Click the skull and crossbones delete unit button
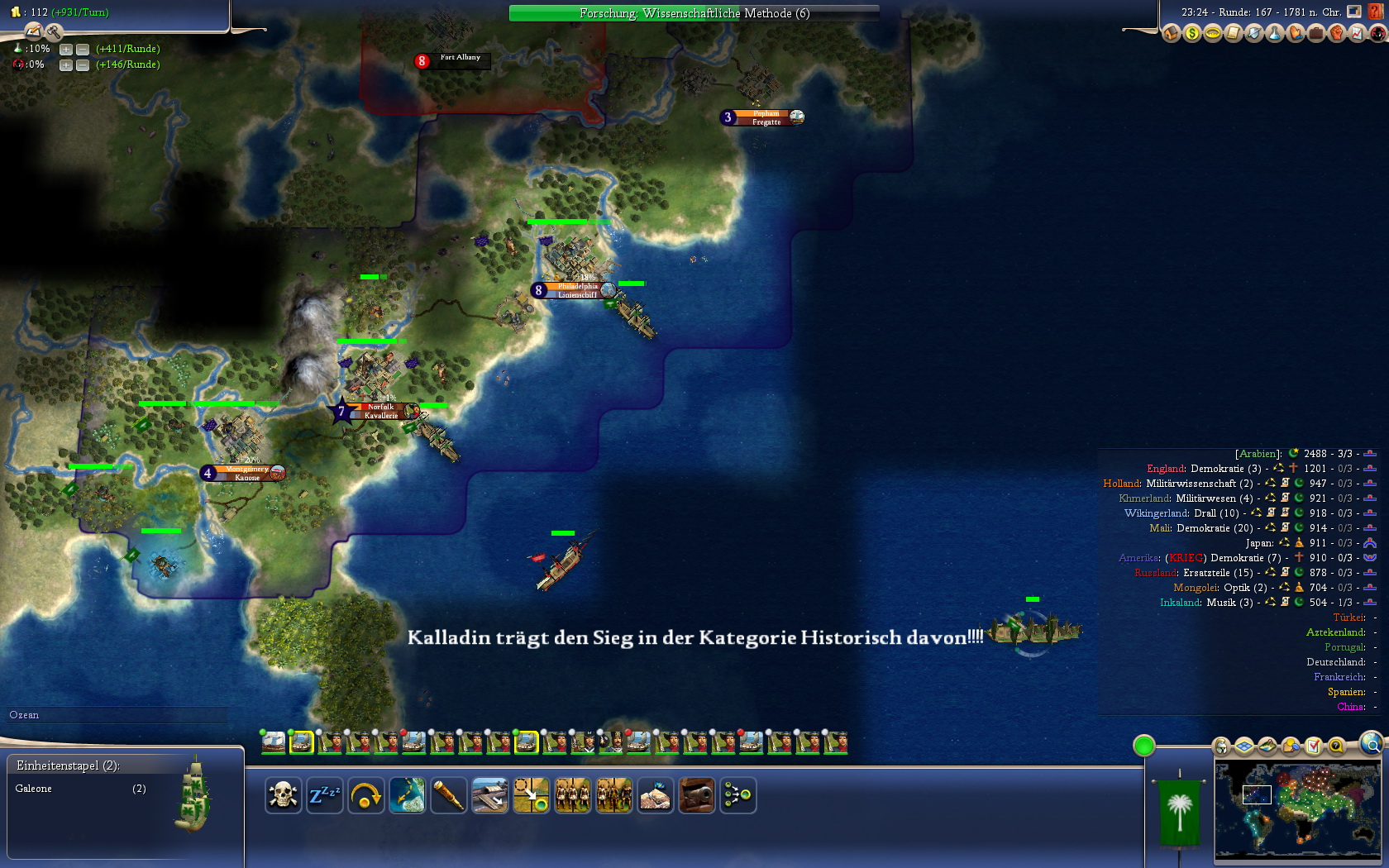Viewport: 1389px width, 868px height. point(283,795)
